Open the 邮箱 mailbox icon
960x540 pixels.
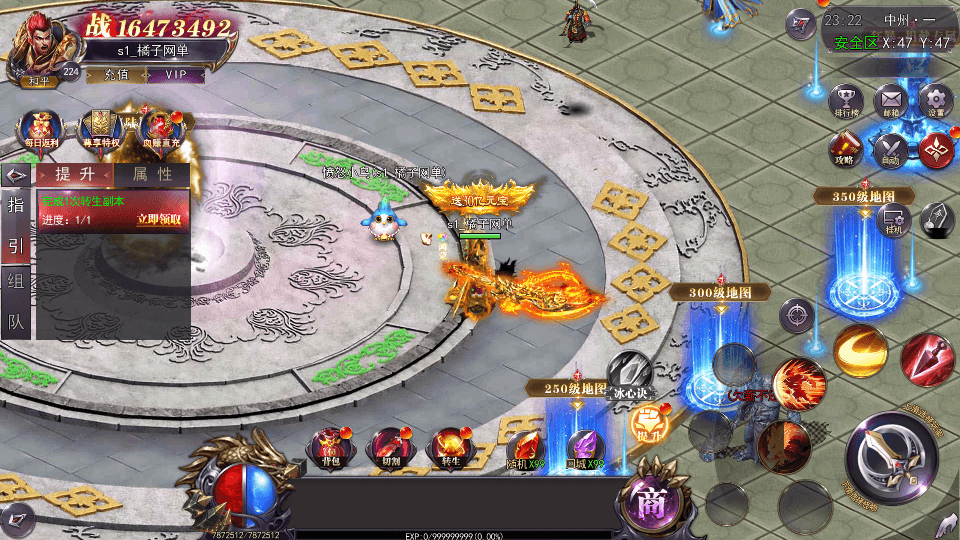point(890,101)
